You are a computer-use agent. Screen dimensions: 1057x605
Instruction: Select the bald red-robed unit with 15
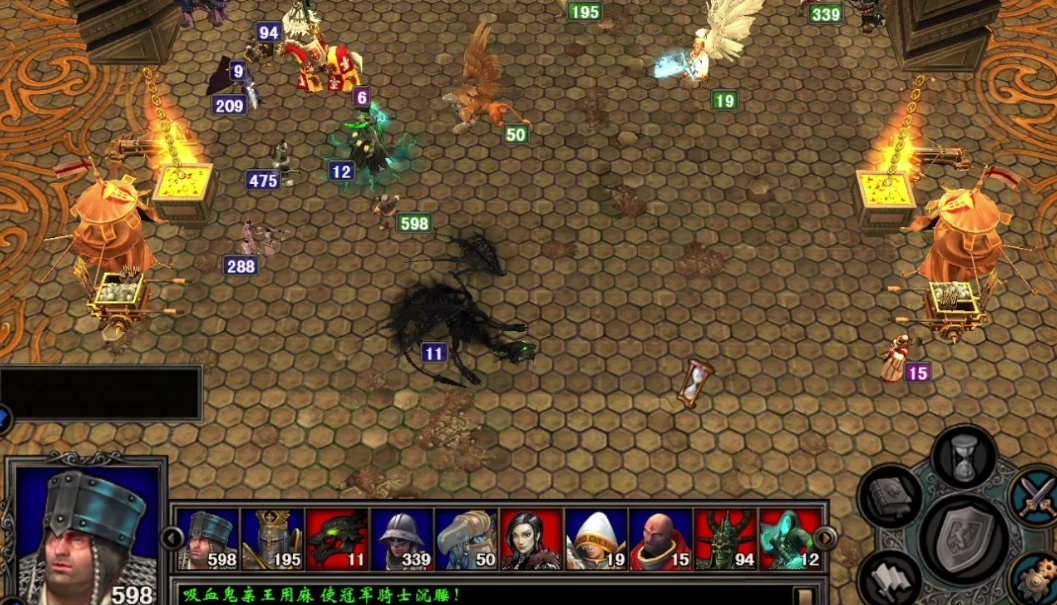coord(660,539)
